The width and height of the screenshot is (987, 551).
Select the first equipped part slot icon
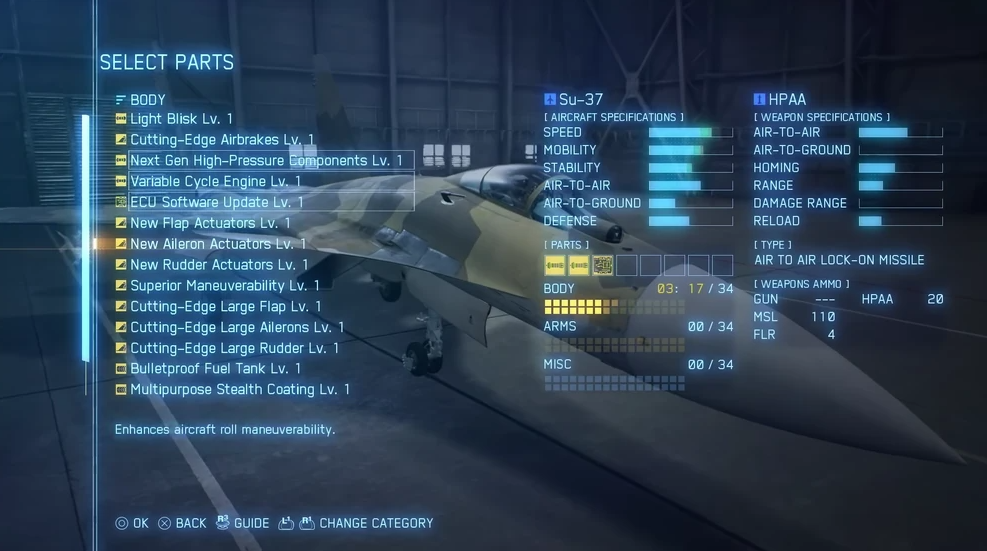[x=555, y=265]
